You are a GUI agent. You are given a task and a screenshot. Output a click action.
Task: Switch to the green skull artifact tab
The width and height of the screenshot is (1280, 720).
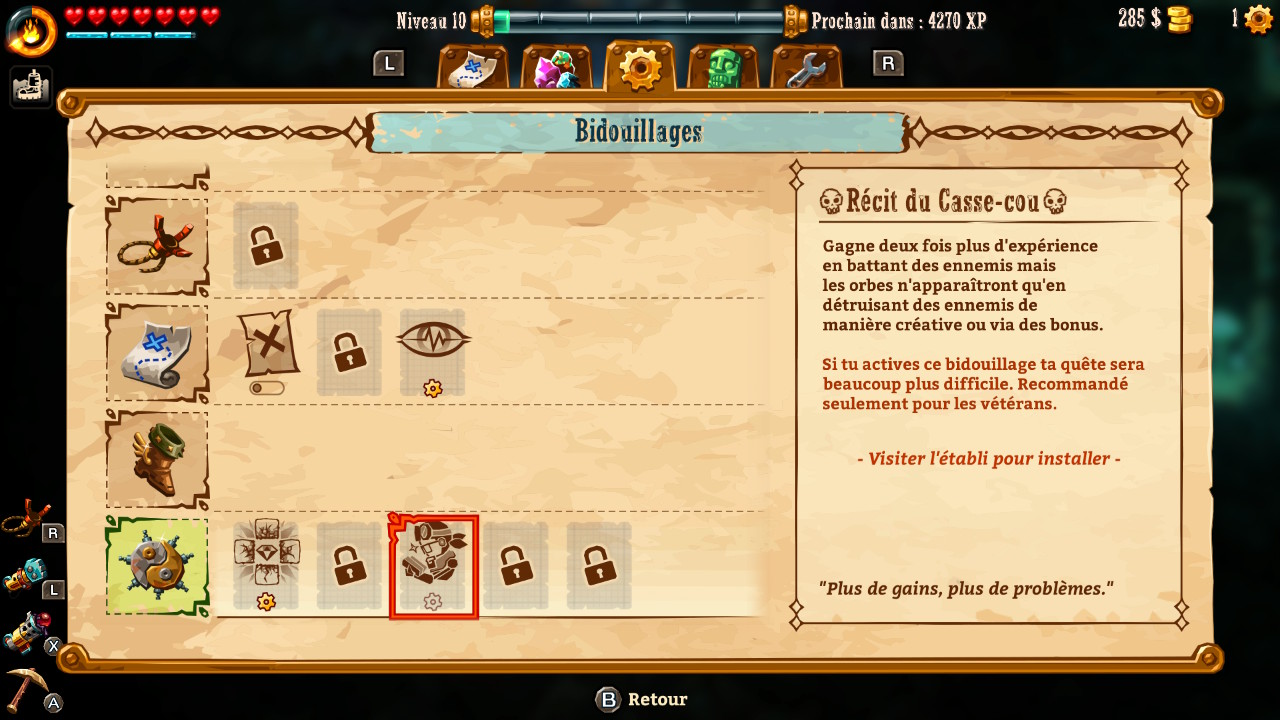coord(722,68)
